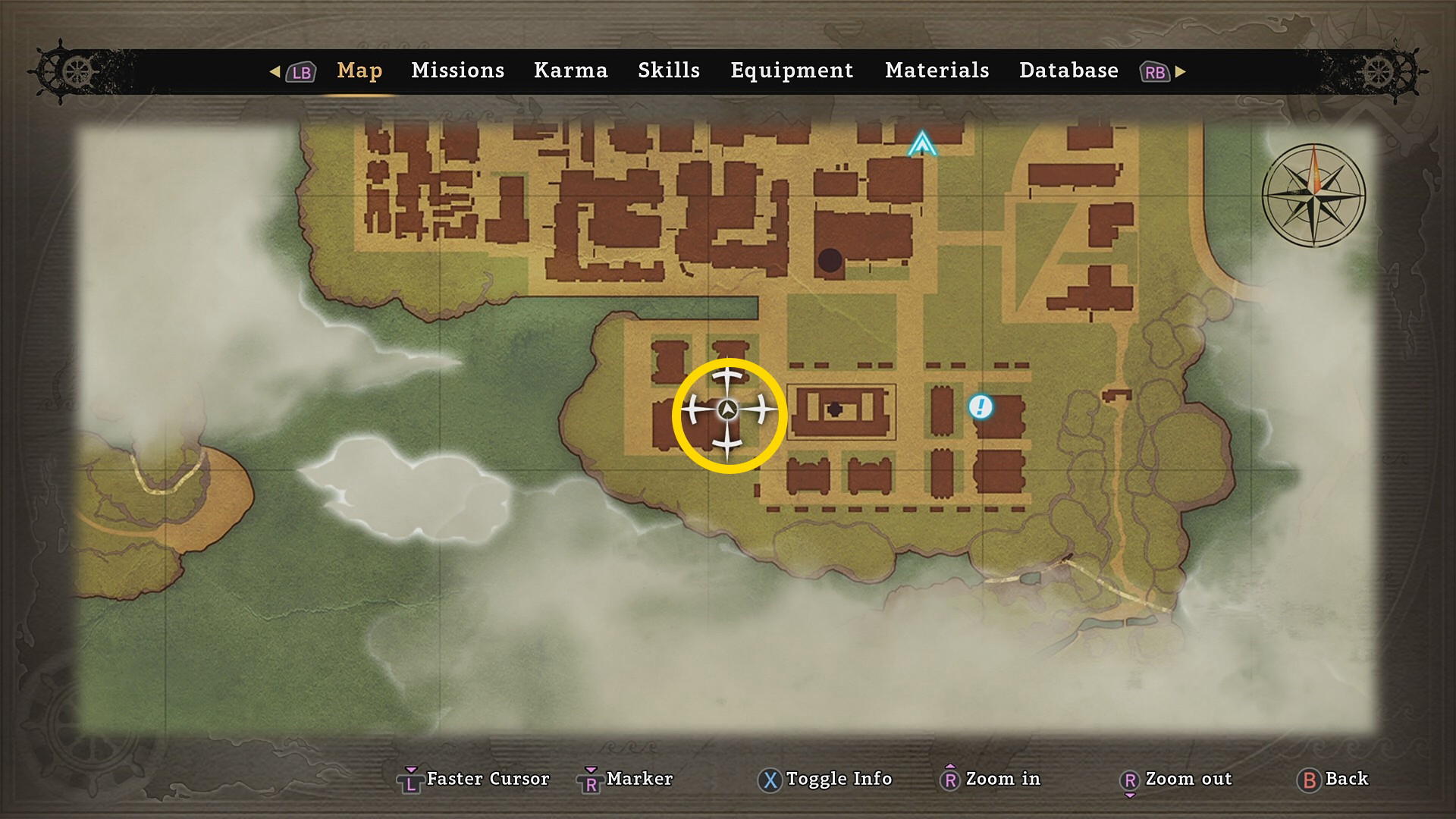Image resolution: width=1456 pixels, height=819 pixels.
Task: Select the blue exclamation mission marker
Action: click(x=980, y=407)
